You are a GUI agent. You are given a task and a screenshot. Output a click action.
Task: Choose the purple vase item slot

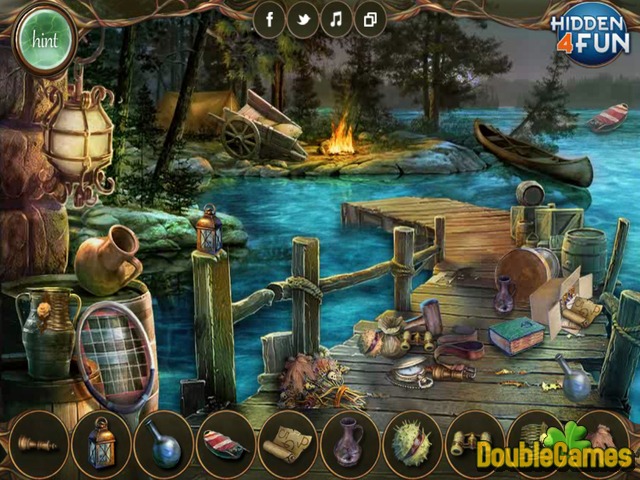point(348,441)
